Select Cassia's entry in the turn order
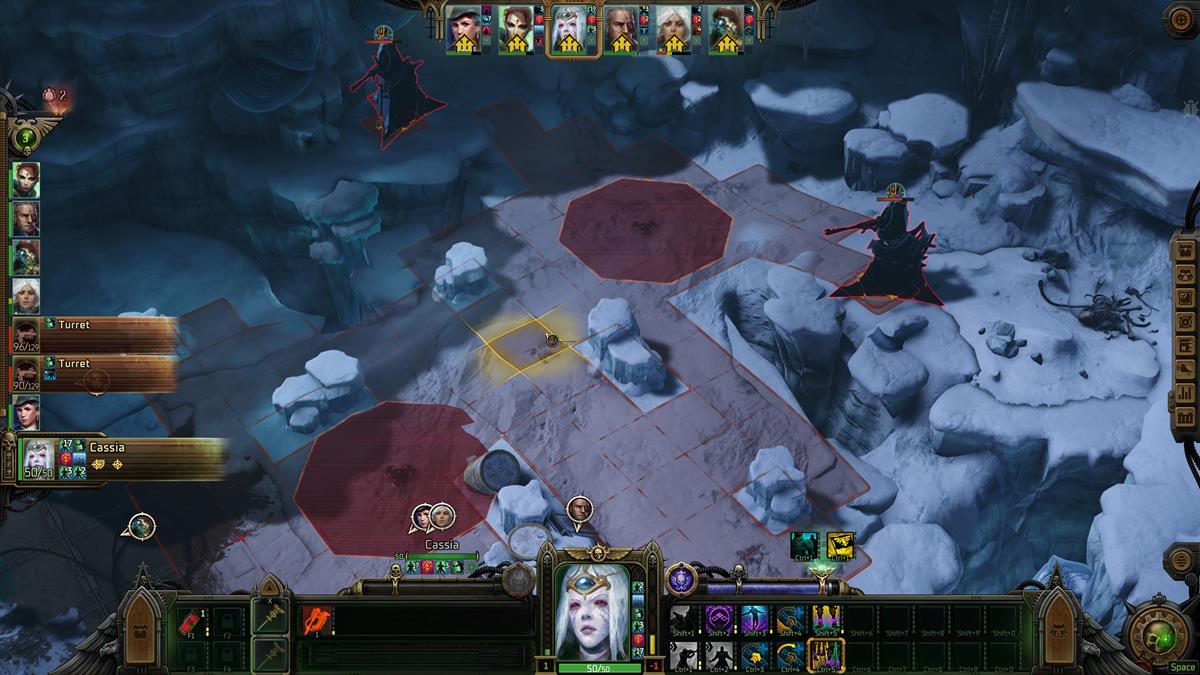Image resolution: width=1200 pixels, height=675 pixels. pyautogui.click(x=120, y=459)
